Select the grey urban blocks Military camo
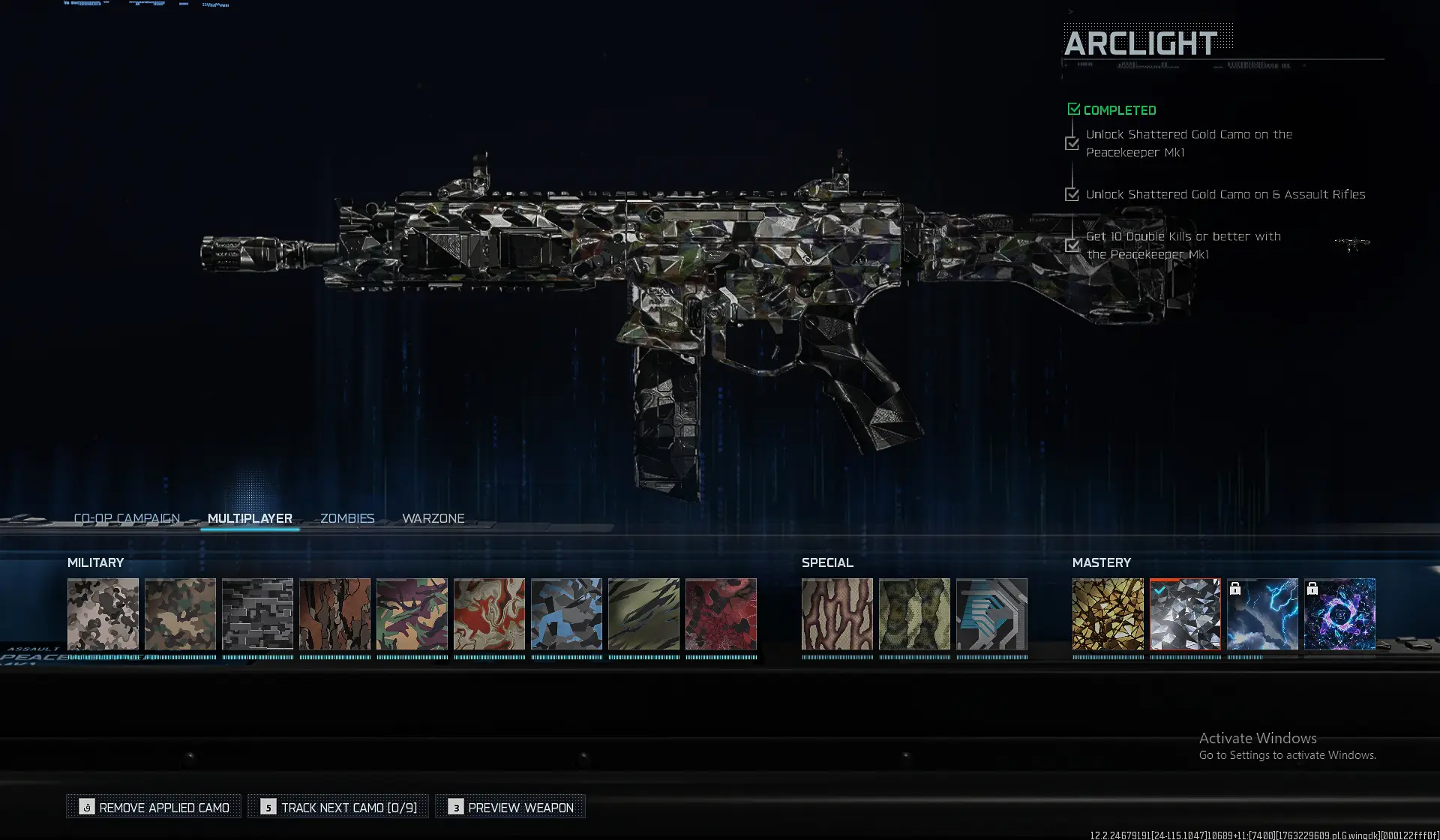1440x840 pixels. [x=257, y=613]
